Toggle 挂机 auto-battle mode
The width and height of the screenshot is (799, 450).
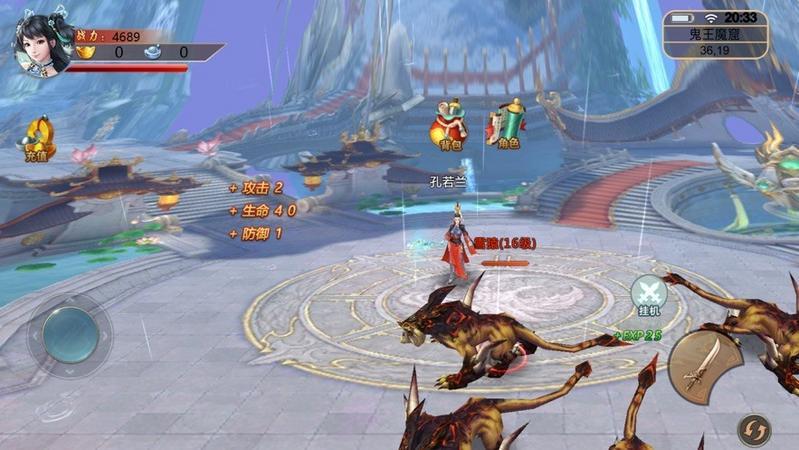649,296
